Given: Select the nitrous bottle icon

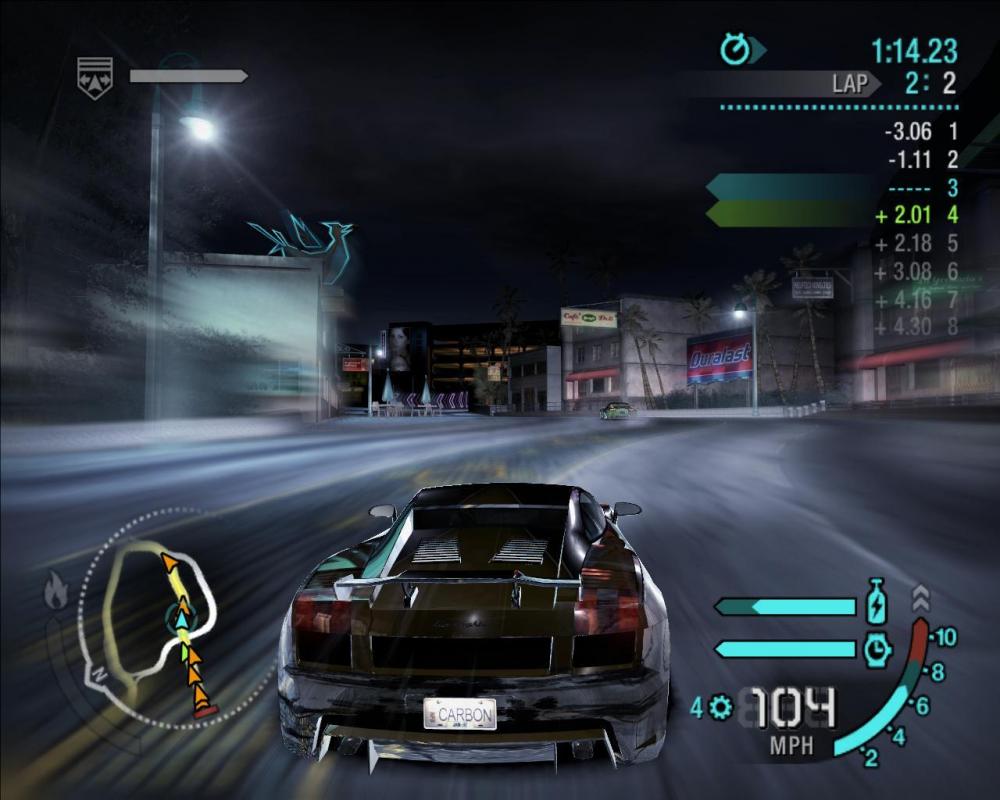Looking at the screenshot, I should [876, 604].
